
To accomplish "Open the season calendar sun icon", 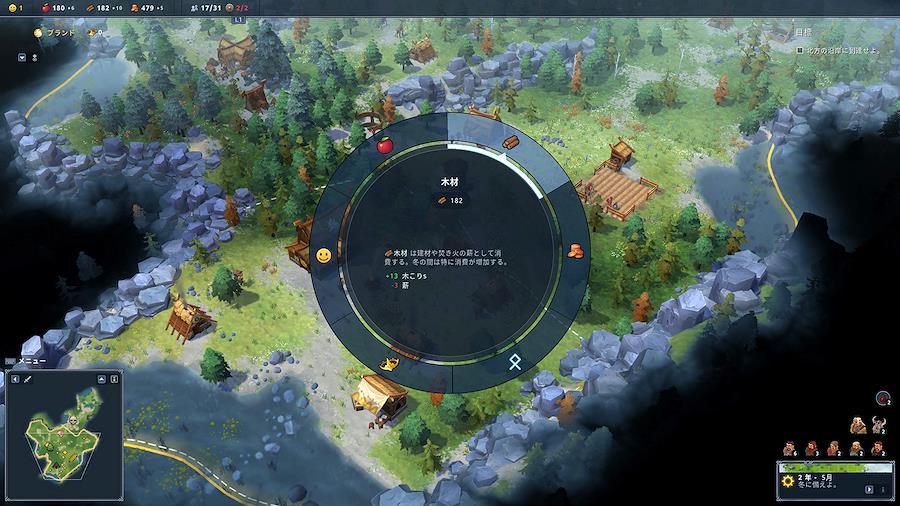I will pos(790,481).
